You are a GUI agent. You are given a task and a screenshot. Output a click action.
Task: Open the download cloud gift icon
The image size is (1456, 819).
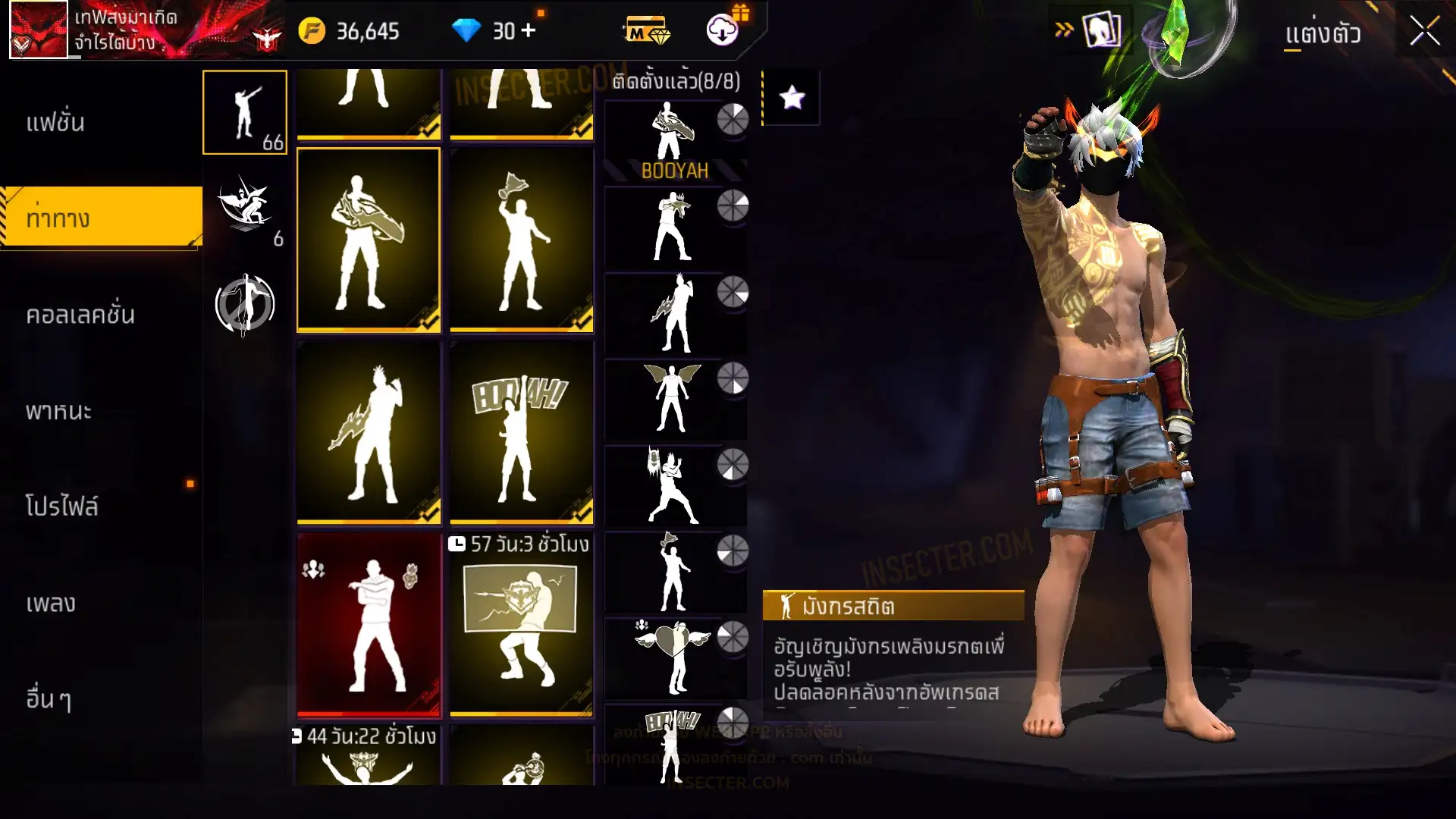[x=723, y=30]
